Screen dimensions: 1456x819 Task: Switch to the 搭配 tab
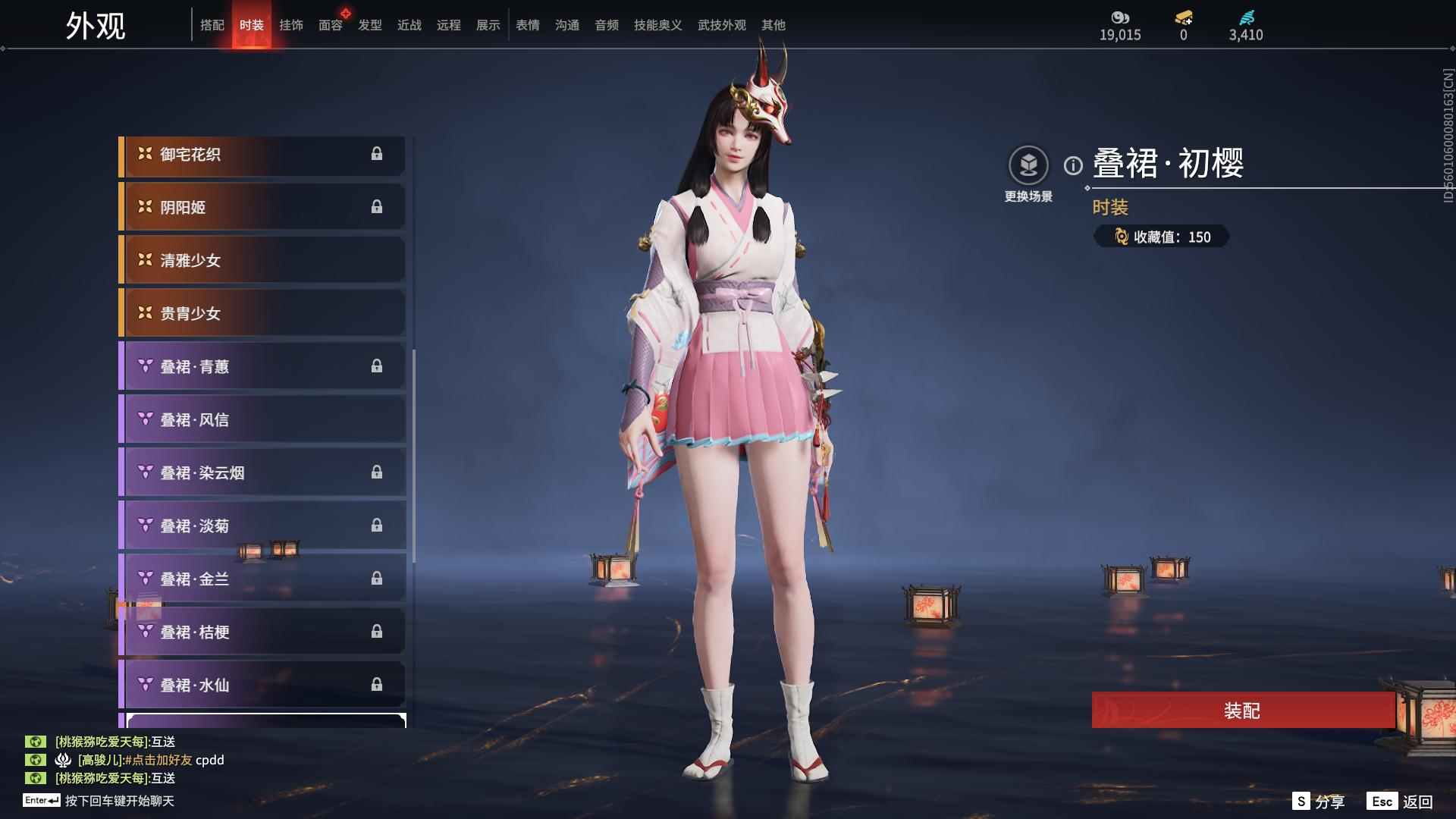[x=213, y=24]
